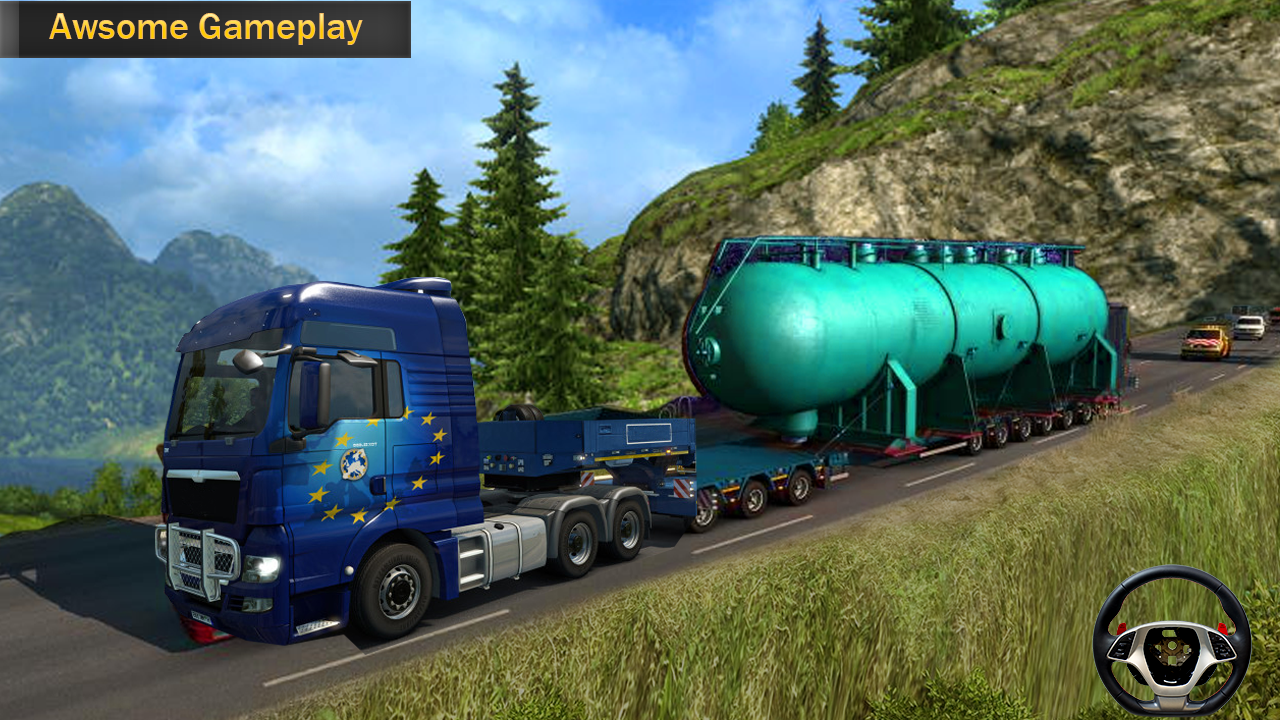Click the red left paddle shifter
1280x720 pixels.
point(1121,627)
